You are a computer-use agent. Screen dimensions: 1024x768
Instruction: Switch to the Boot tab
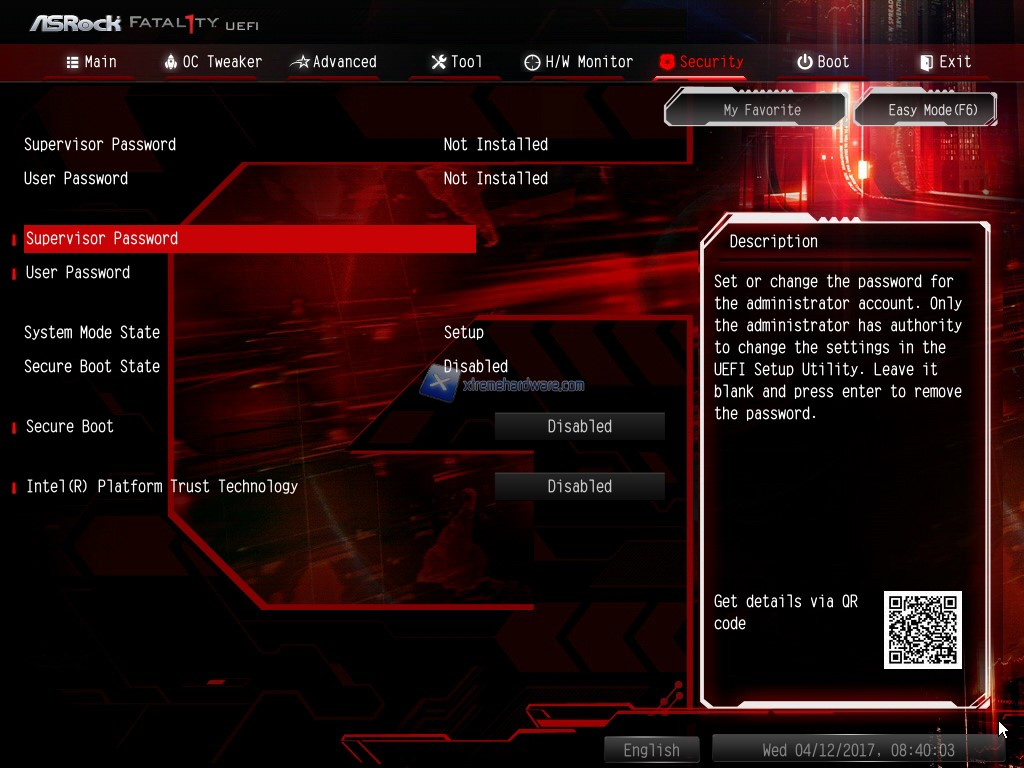click(822, 62)
